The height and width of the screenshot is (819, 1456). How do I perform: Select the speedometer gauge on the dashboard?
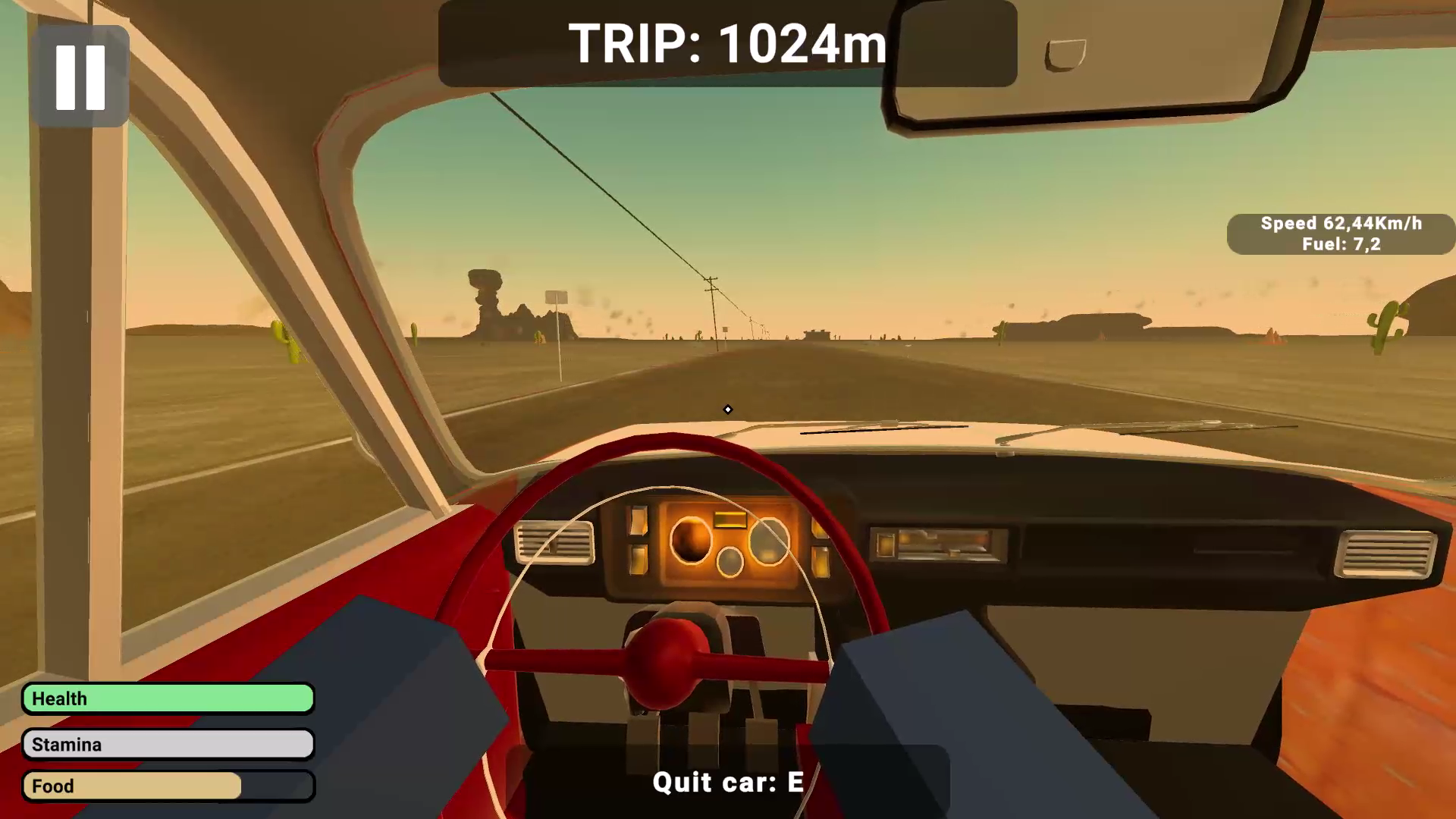coord(692,540)
